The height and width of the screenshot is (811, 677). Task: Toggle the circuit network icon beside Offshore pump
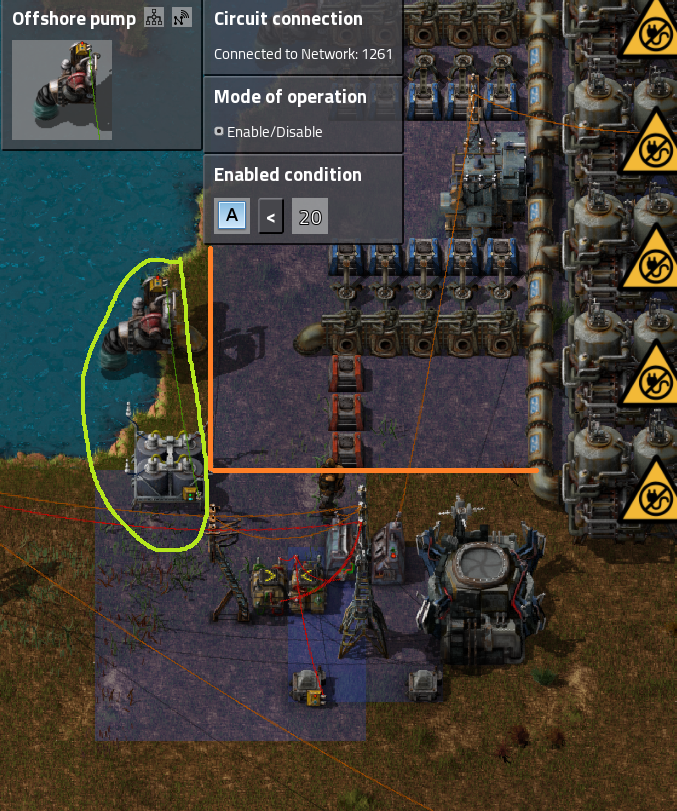153,18
